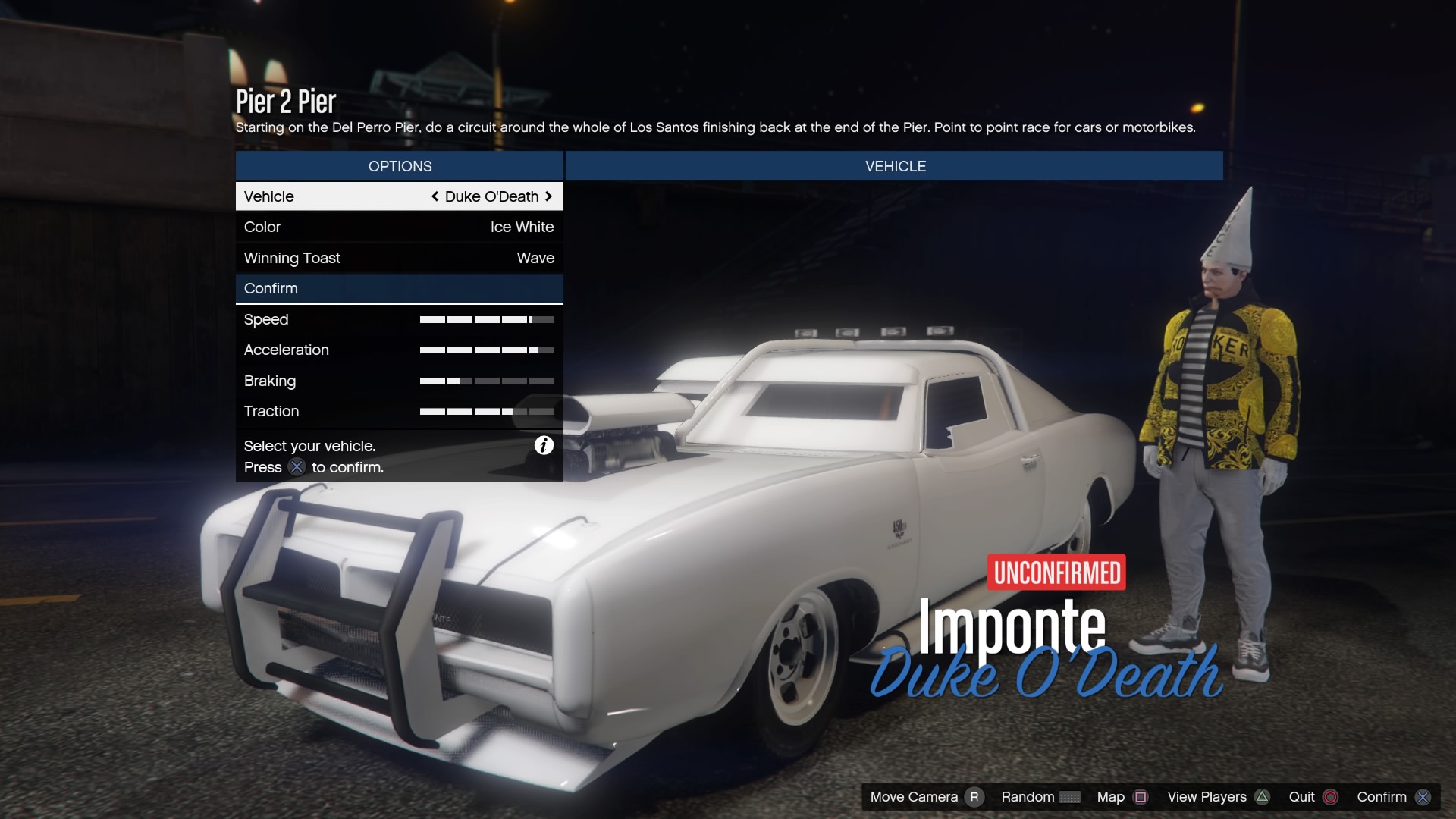Select the Confirm row in the options list

[x=271, y=288]
